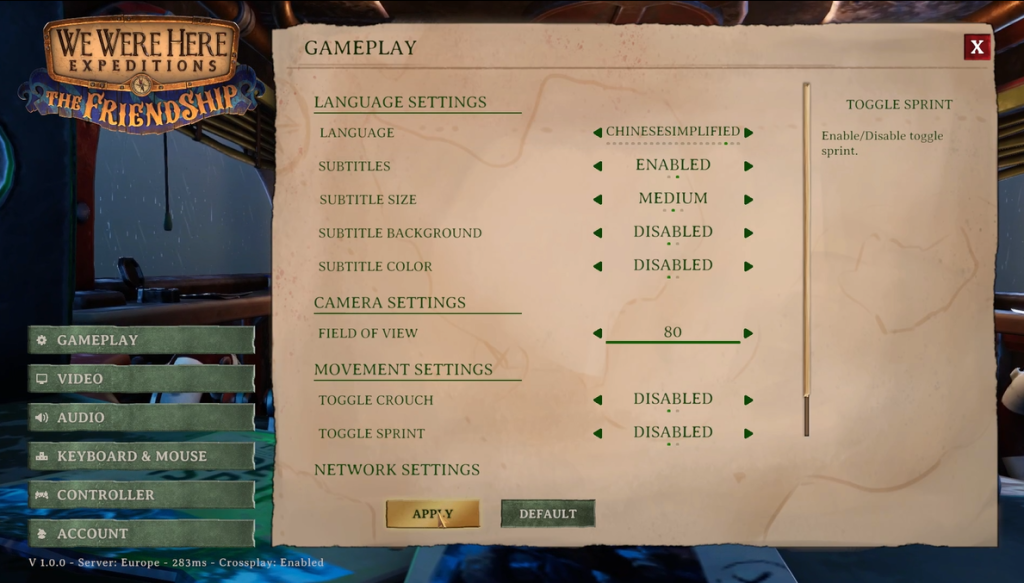Open Keyboard & Mouse settings
The height and width of the screenshot is (583, 1024).
point(140,456)
